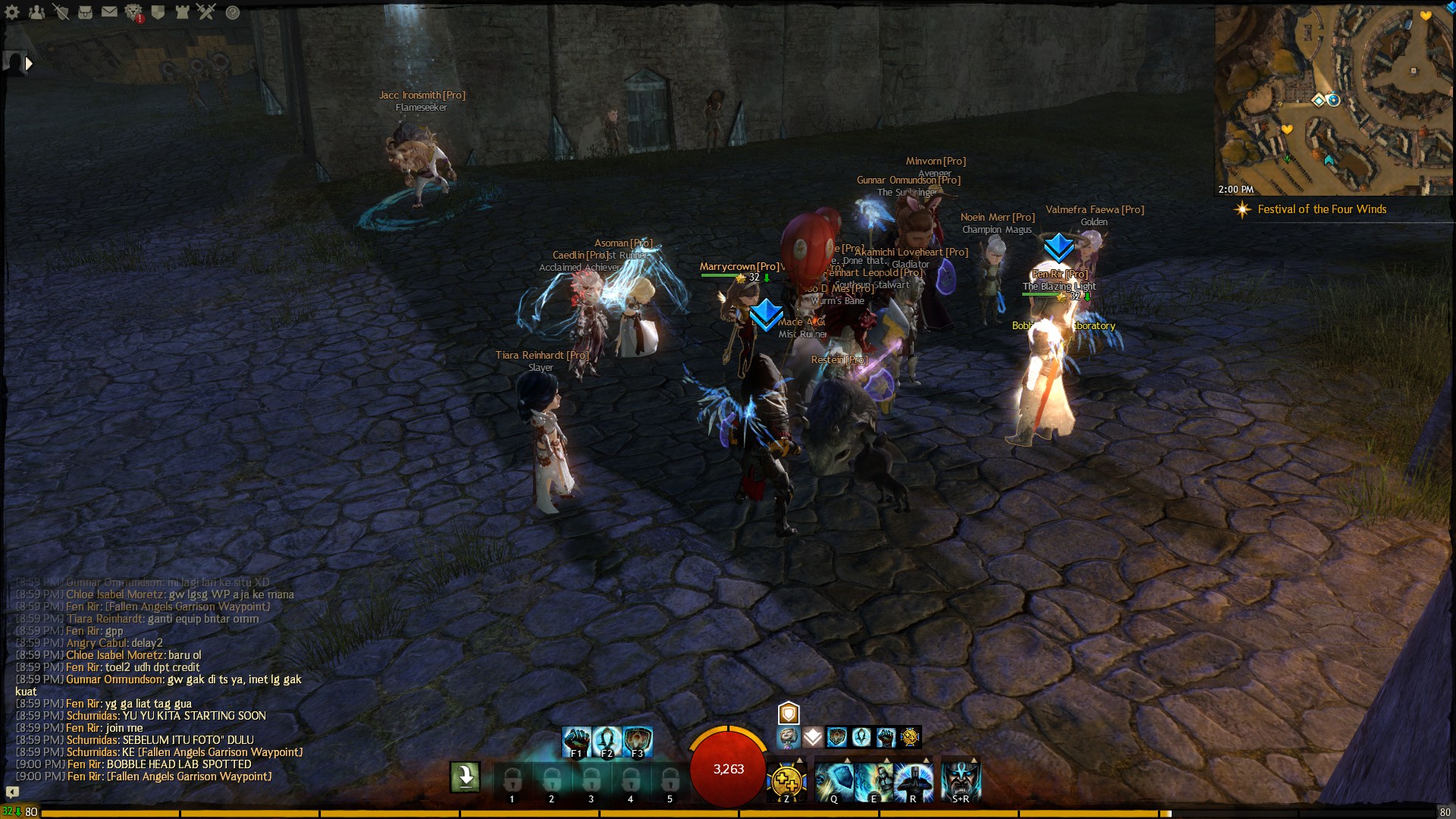The width and height of the screenshot is (1456, 819).
Task: Open the inventory bag icon
Action: point(85,12)
